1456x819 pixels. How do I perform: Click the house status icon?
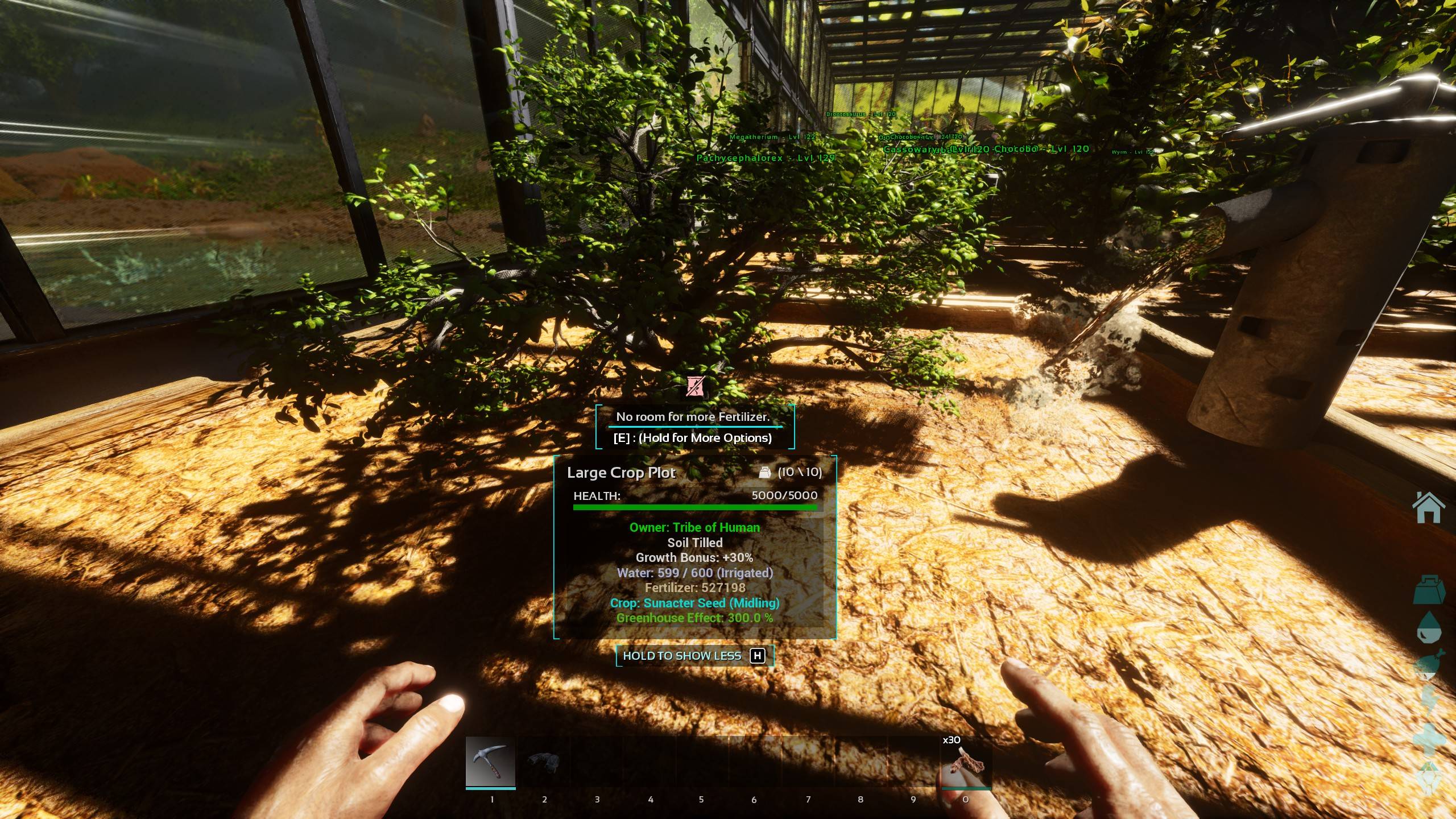1428,507
